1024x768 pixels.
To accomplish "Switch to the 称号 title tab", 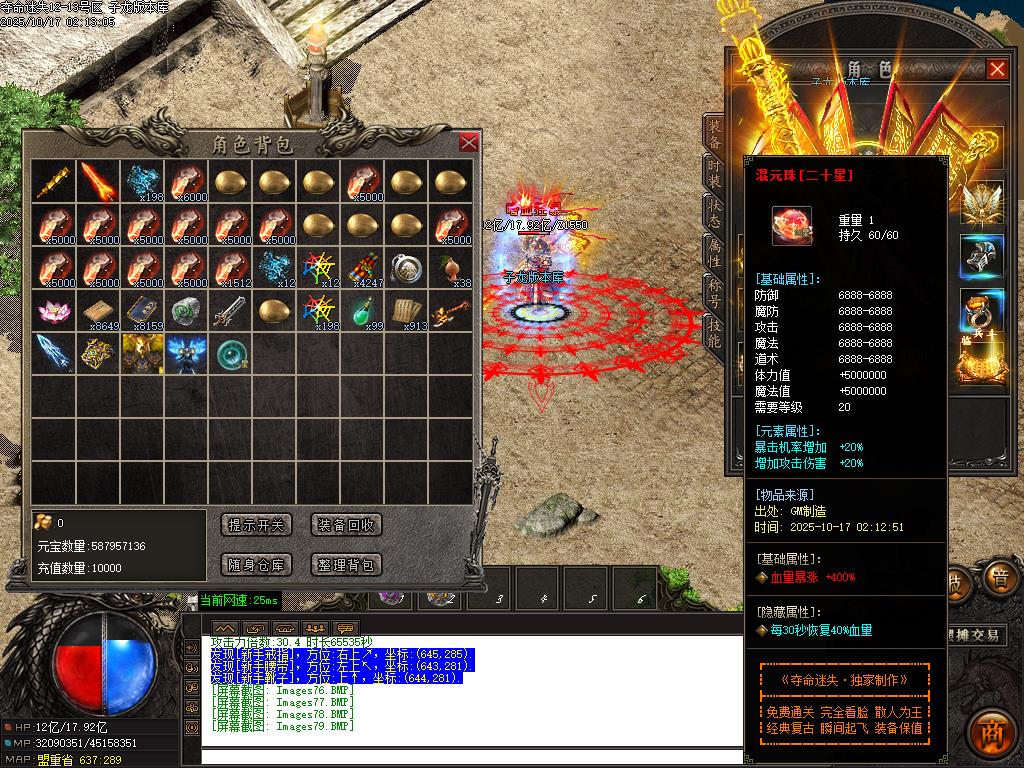I will pos(714,295).
